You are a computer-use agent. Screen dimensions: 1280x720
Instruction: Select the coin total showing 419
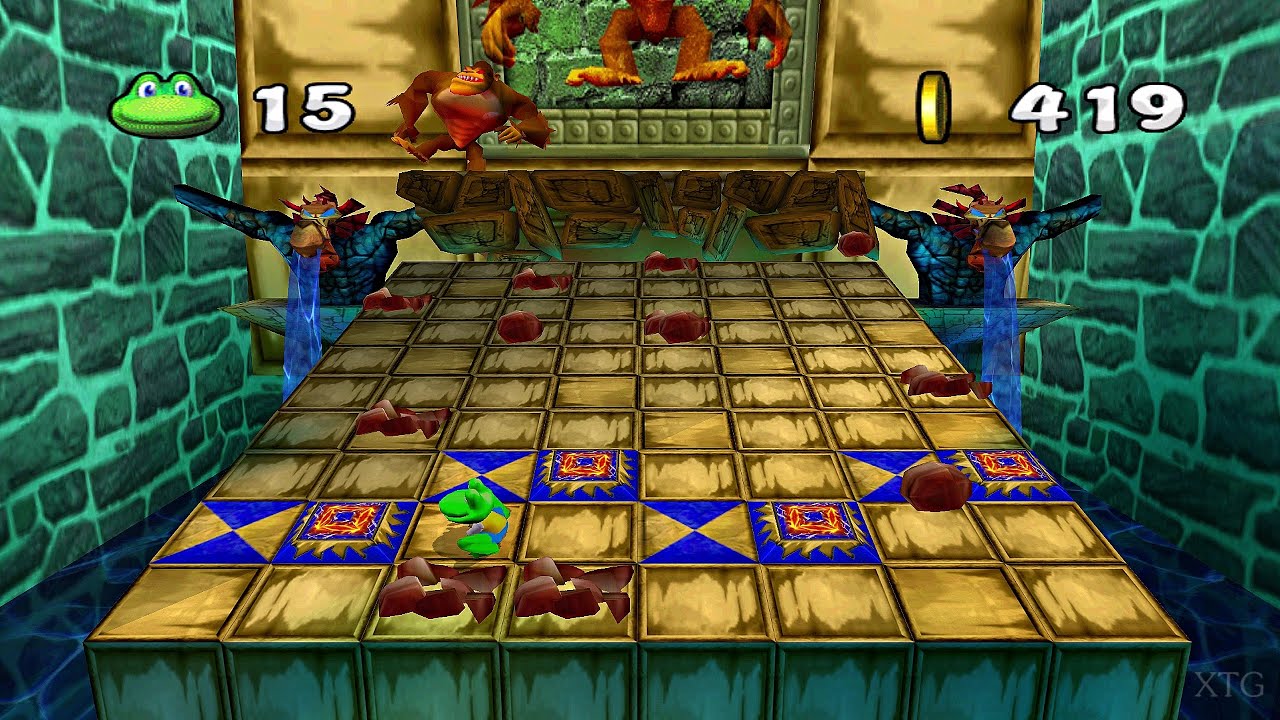[x=1090, y=103]
